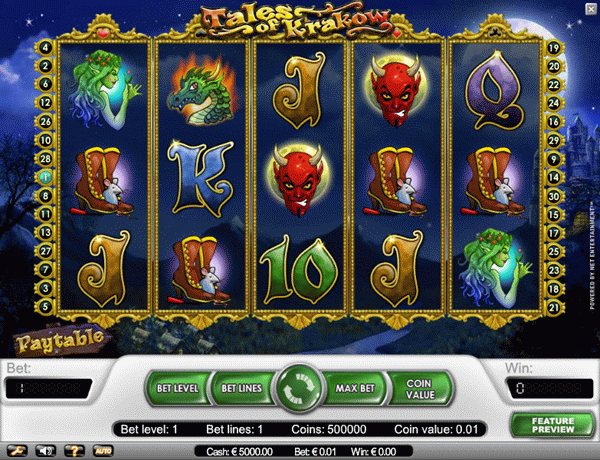Select Max Bet
Image resolution: width=600 pixels, height=460 pixels.
356,387
